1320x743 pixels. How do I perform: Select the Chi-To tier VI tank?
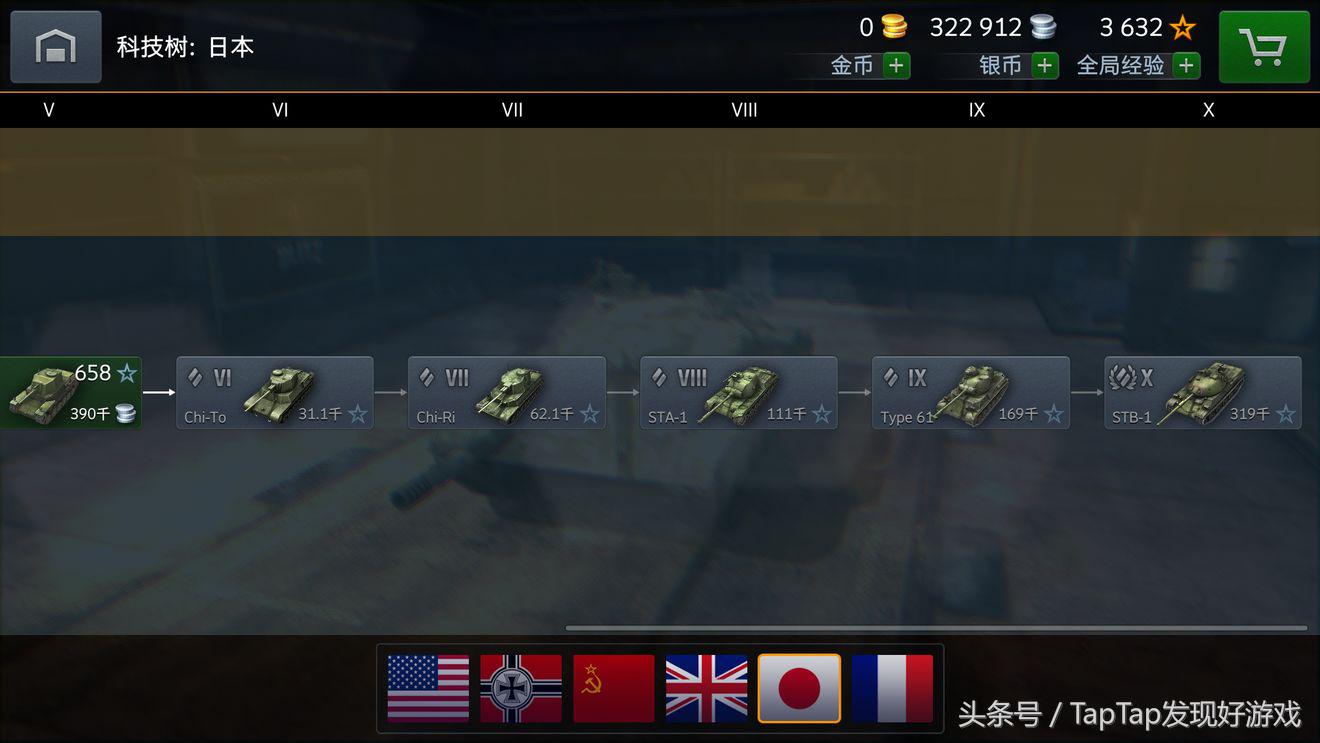coord(275,393)
